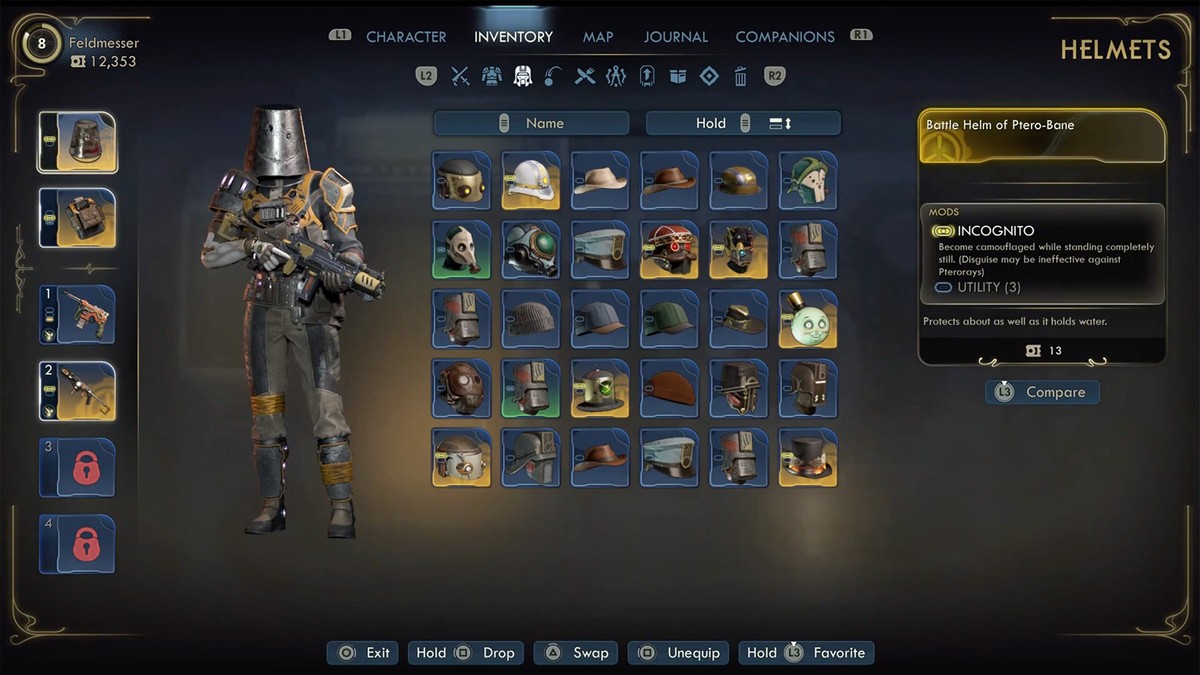Click the Compare button
The width and height of the screenshot is (1200, 675).
1042,392
